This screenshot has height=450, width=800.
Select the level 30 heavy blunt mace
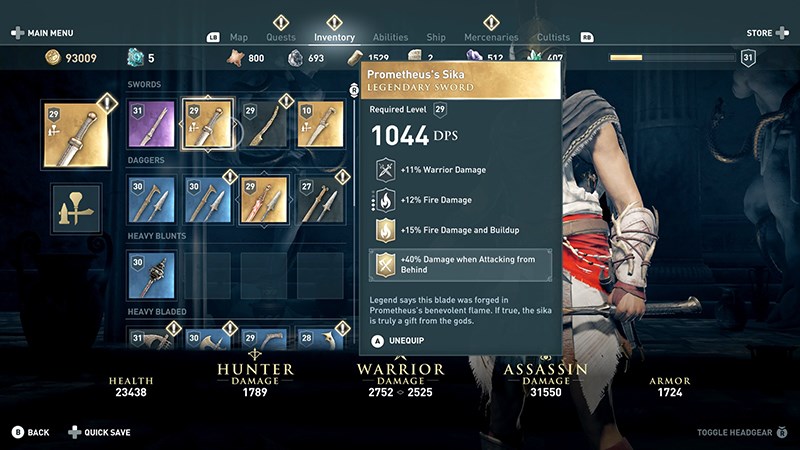tap(152, 275)
